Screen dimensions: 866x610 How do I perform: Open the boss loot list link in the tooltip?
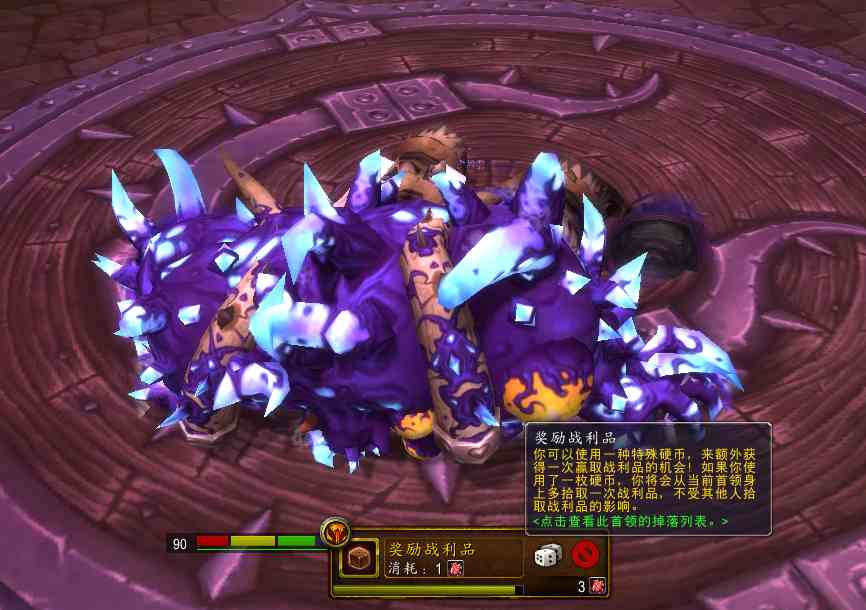point(630,521)
